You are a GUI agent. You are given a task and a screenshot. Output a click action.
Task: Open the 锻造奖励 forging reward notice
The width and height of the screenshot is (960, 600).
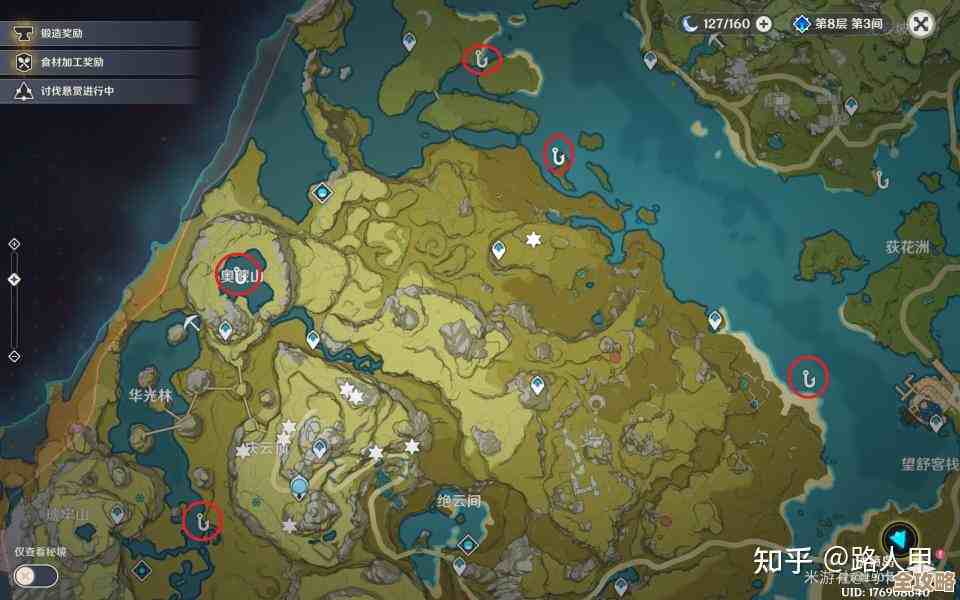[x=62, y=33]
